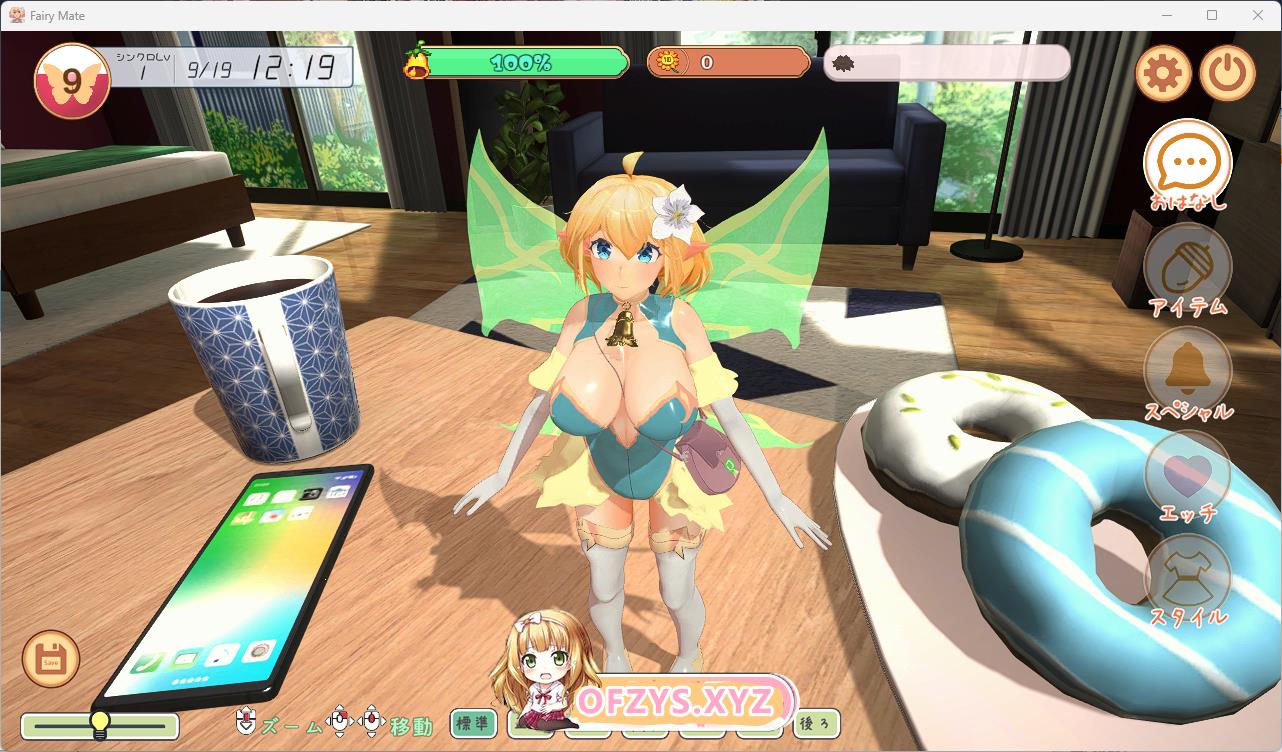The width and height of the screenshot is (1282, 752).
Task: Open the スタイル outfit menu
Action: (x=1187, y=580)
